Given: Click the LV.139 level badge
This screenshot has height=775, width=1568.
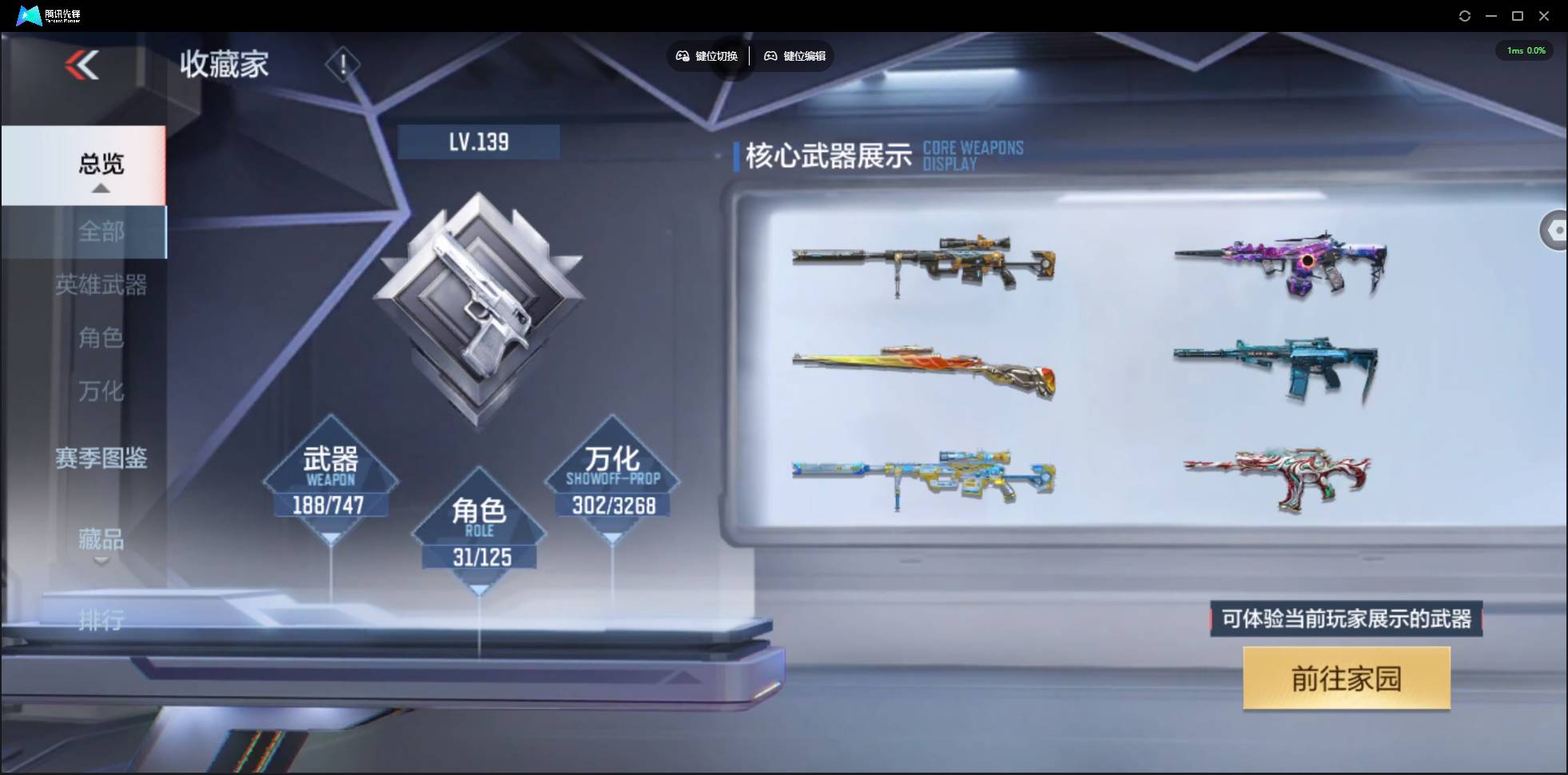Looking at the screenshot, I should [480, 141].
